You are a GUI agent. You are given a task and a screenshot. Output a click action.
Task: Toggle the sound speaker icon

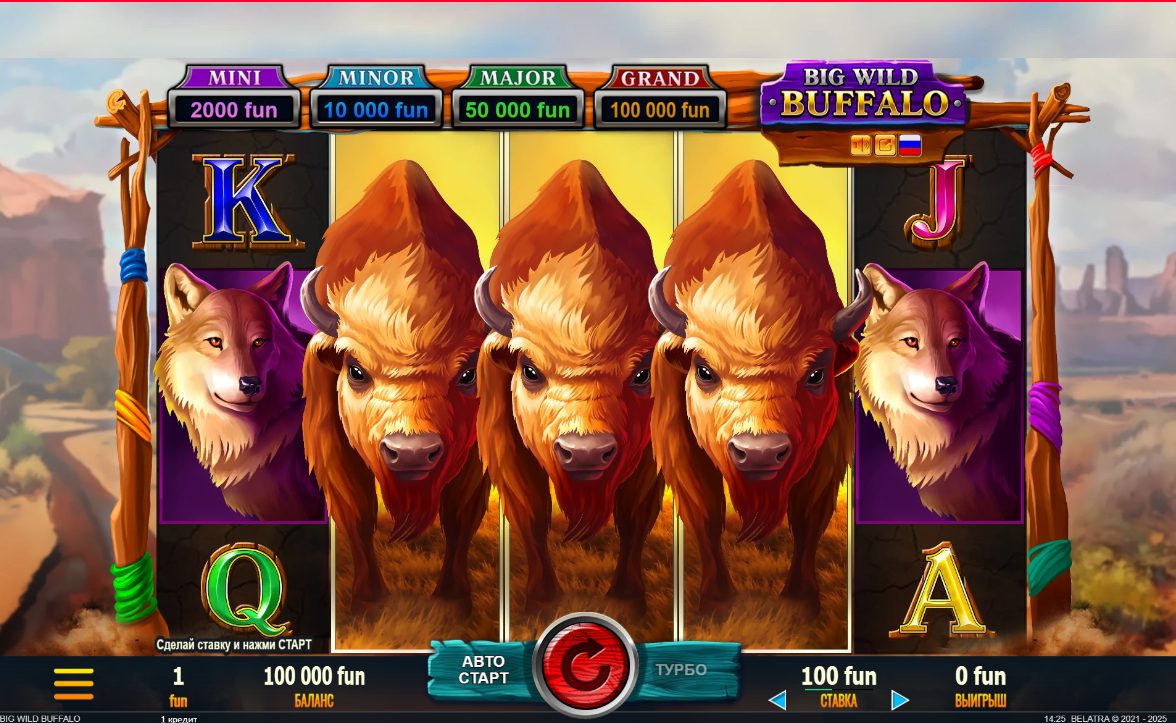tap(861, 146)
